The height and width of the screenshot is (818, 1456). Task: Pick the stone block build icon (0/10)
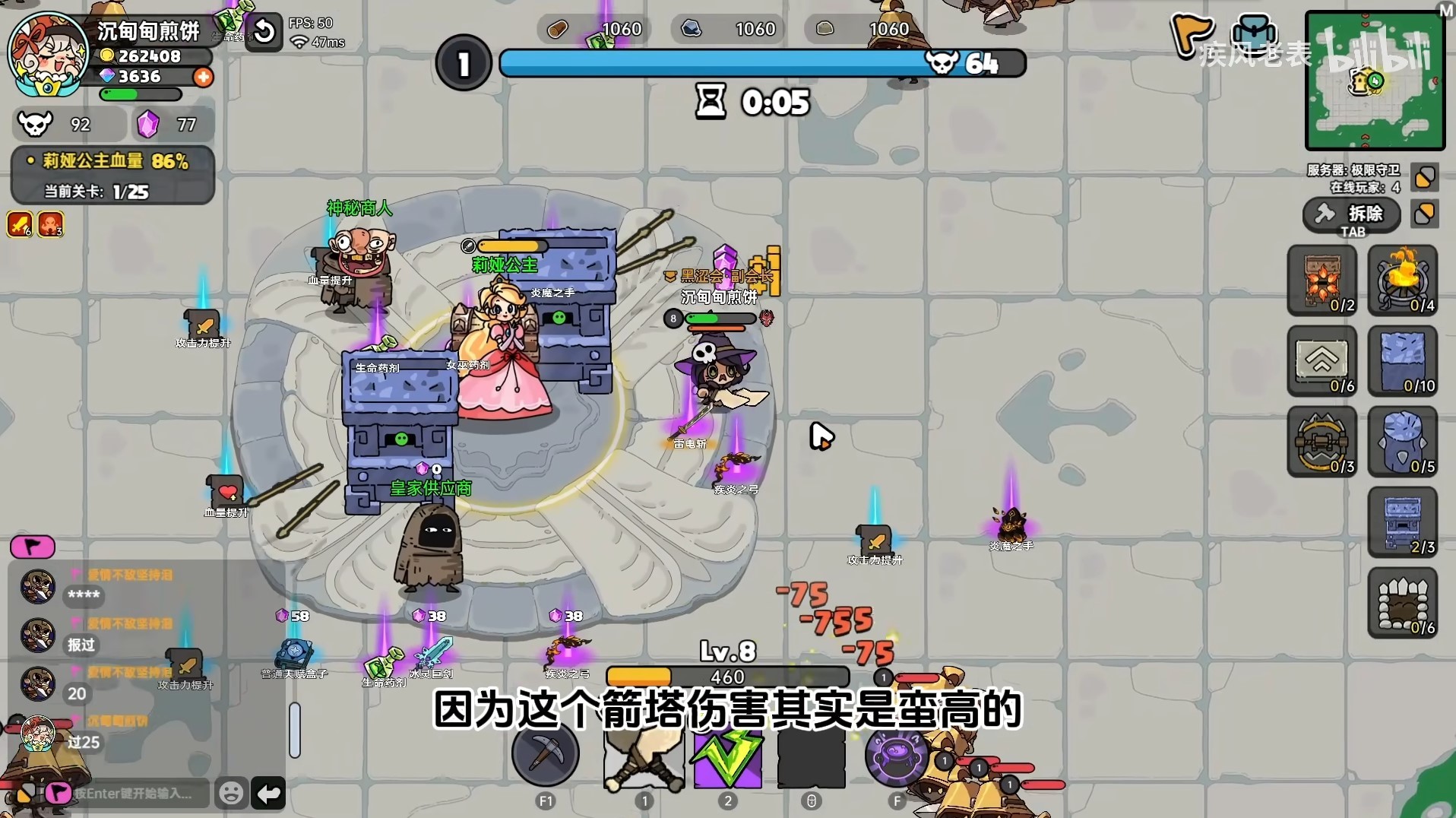pos(1403,361)
